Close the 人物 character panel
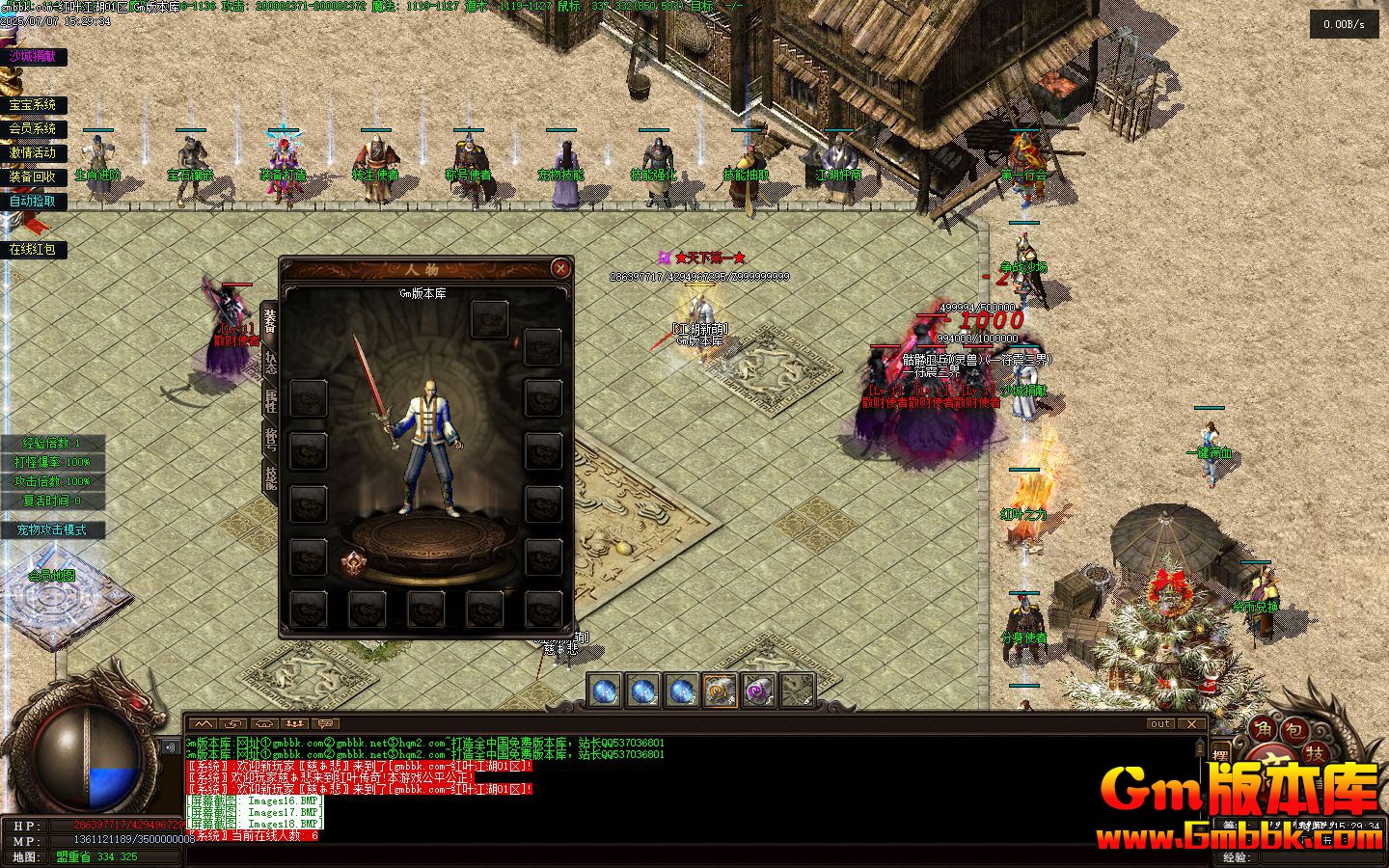 click(x=560, y=268)
